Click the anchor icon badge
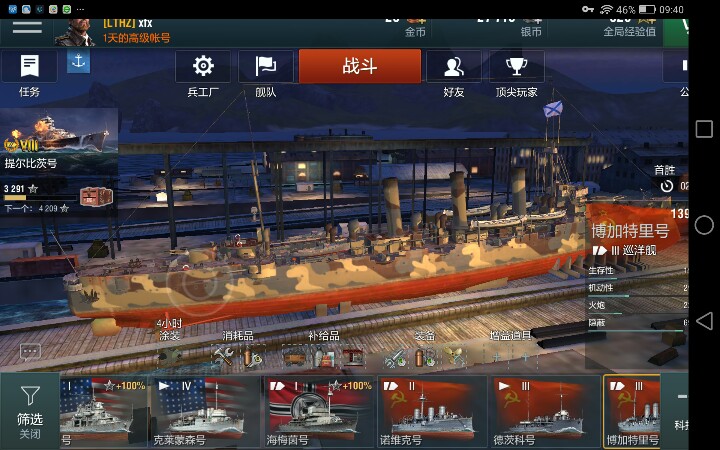720x450 pixels. (x=79, y=62)
